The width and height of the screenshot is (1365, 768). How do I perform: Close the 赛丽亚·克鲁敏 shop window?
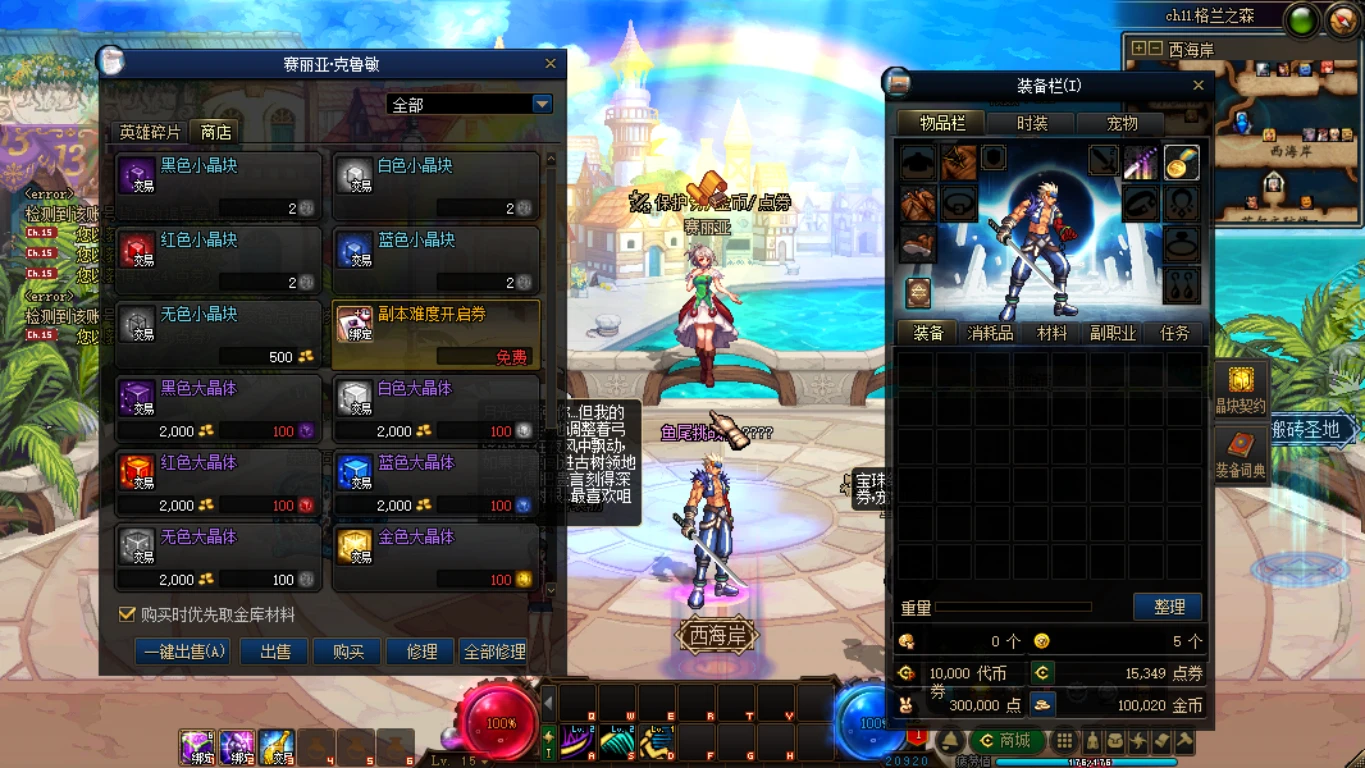coord(550,64)
